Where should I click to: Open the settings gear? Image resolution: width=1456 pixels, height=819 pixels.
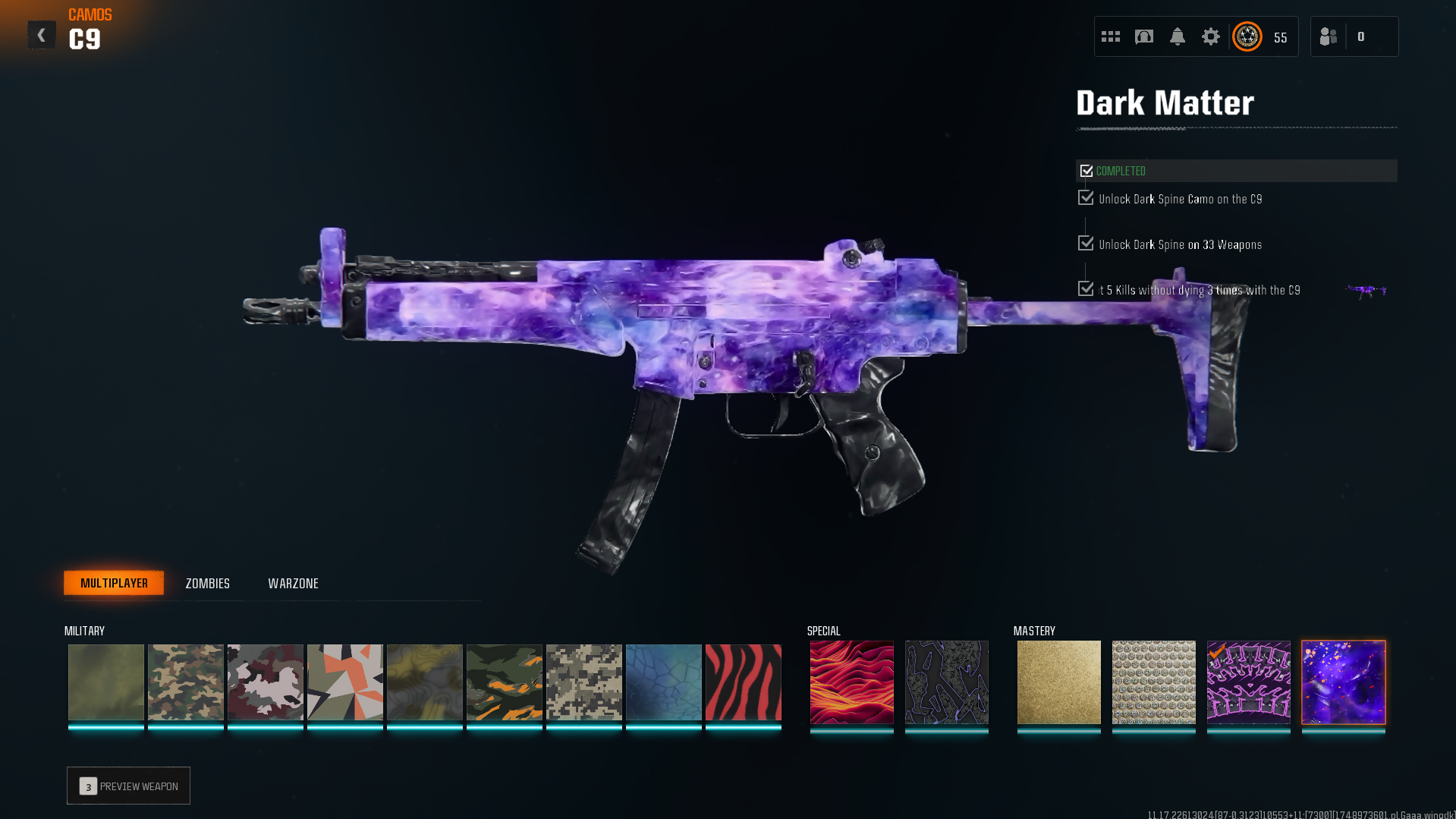(x=1211, y=36)
